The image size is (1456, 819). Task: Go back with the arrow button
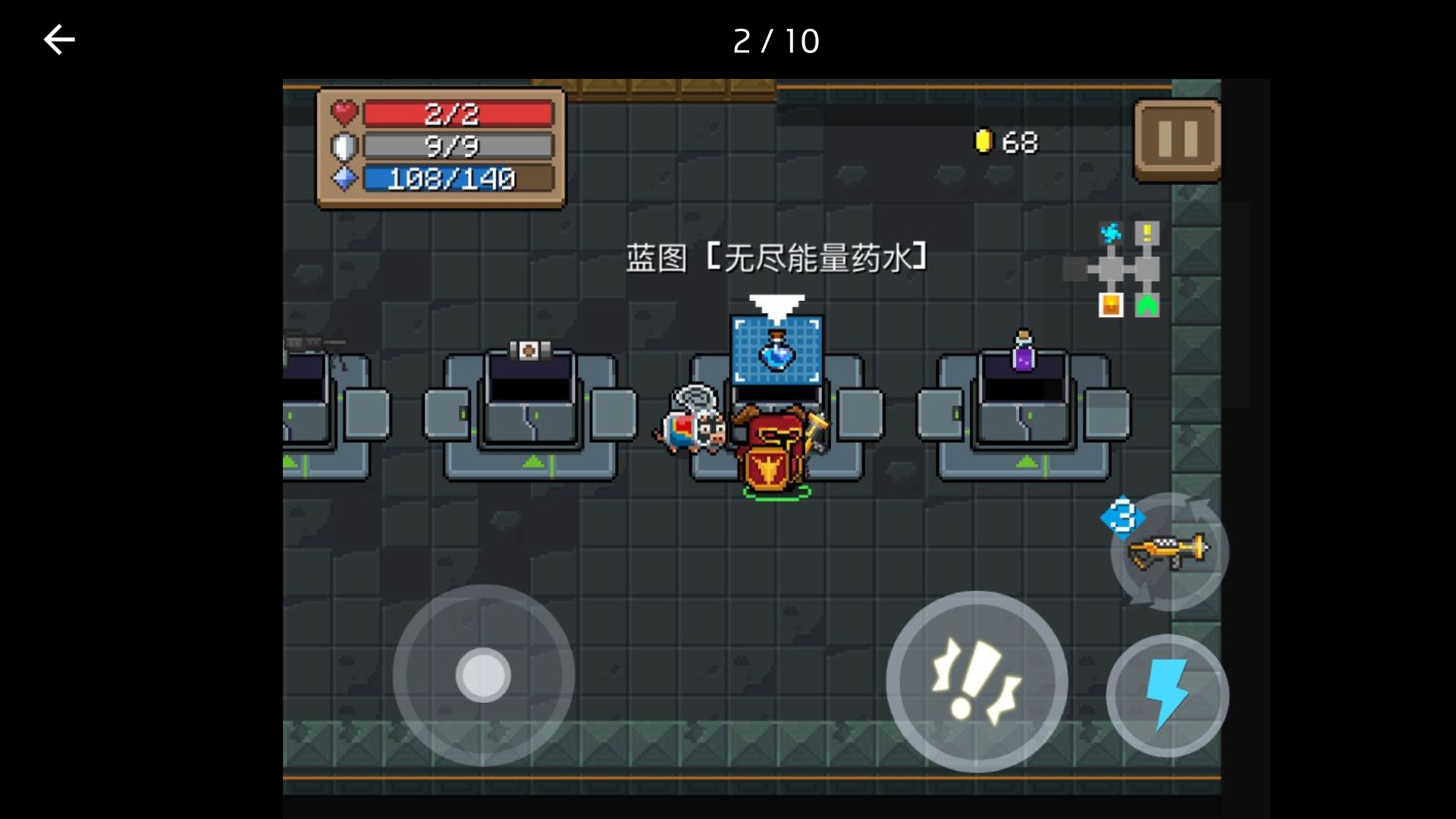59,40
